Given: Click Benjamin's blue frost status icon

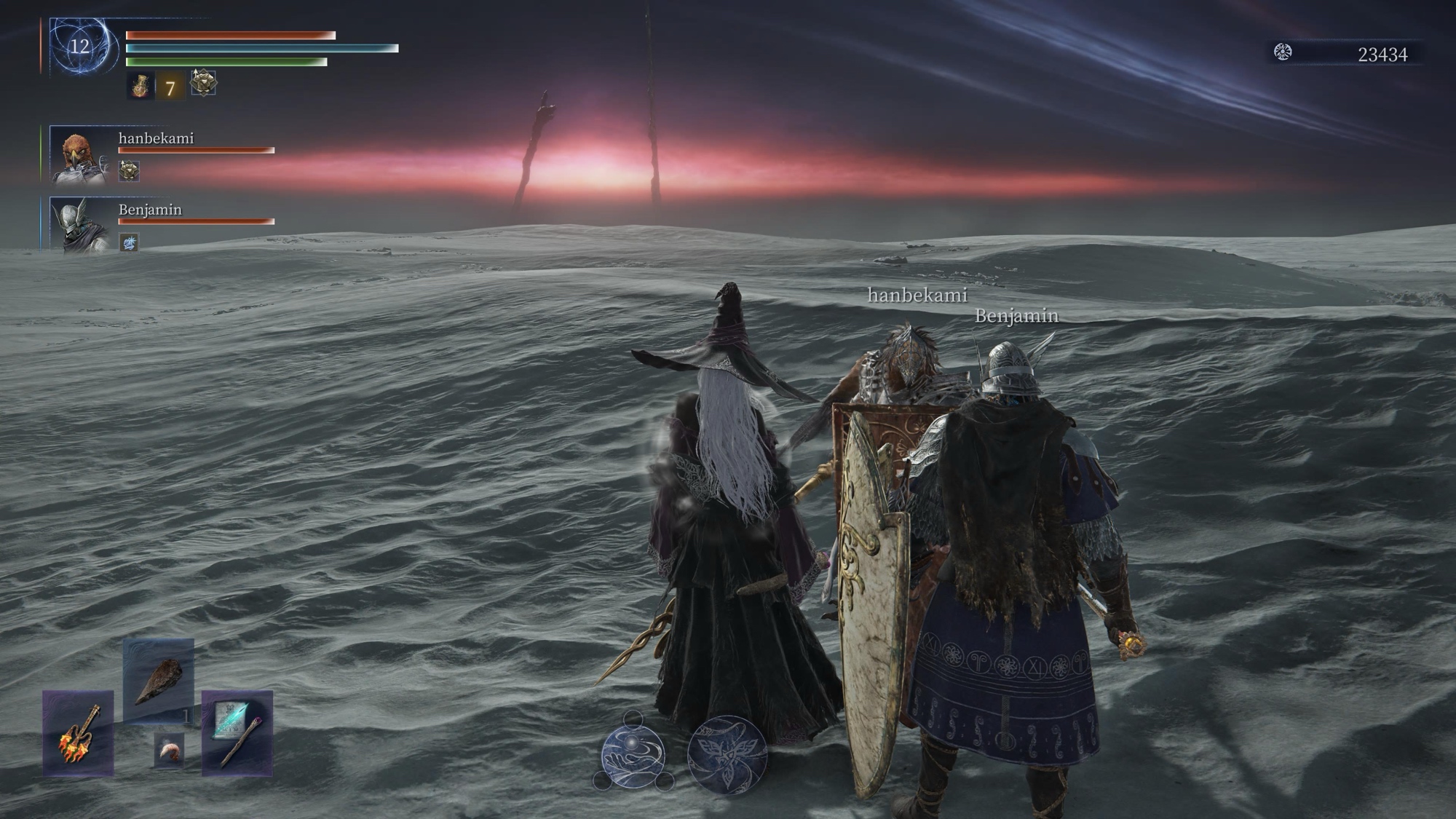Looking at the screenshot, I should [x=129, y=242].
